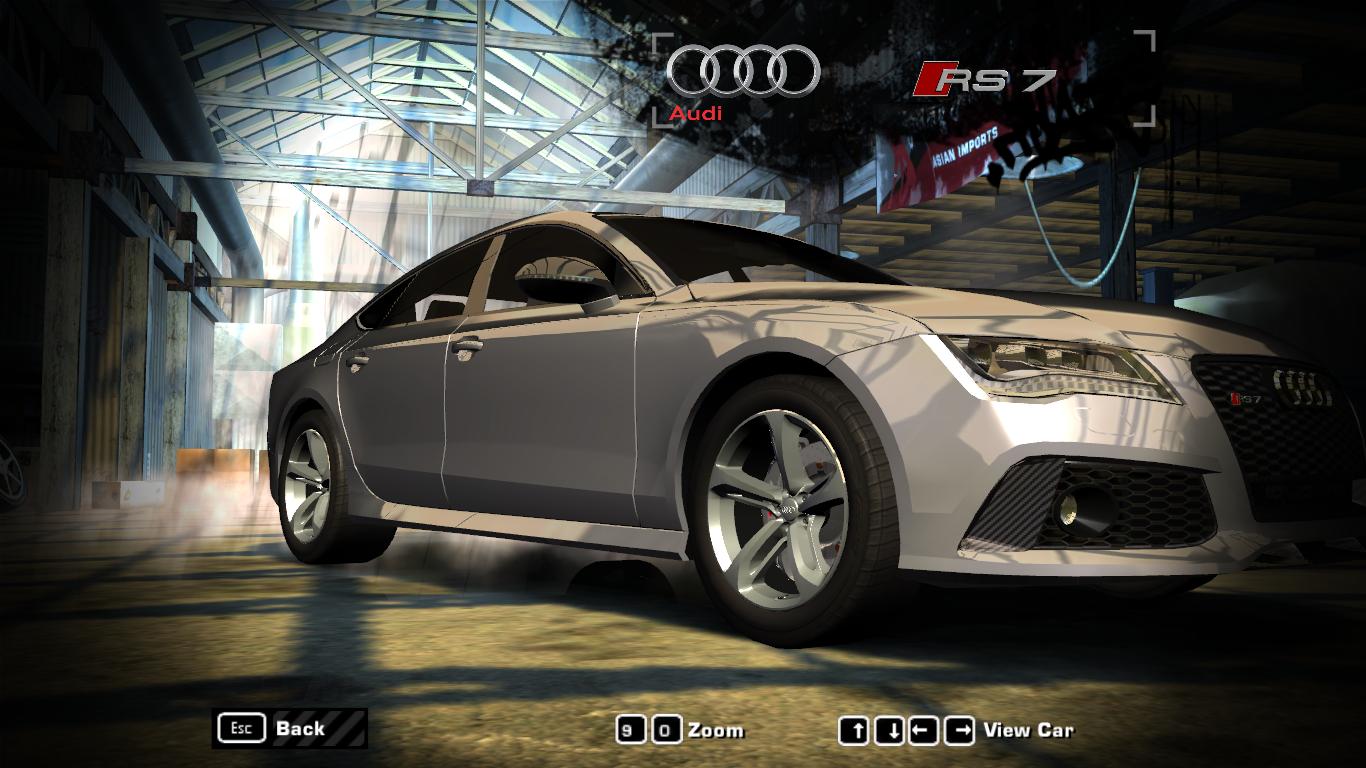Go back using the Back button

click(289, 728)
